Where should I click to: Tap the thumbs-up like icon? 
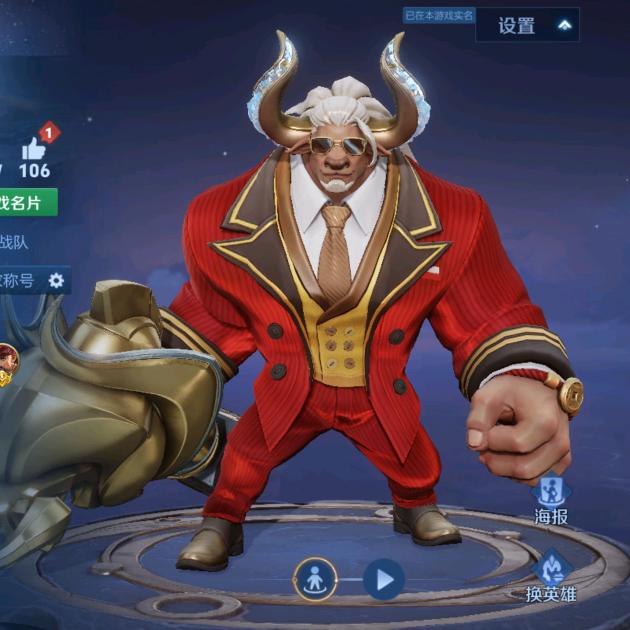(35, 149)
